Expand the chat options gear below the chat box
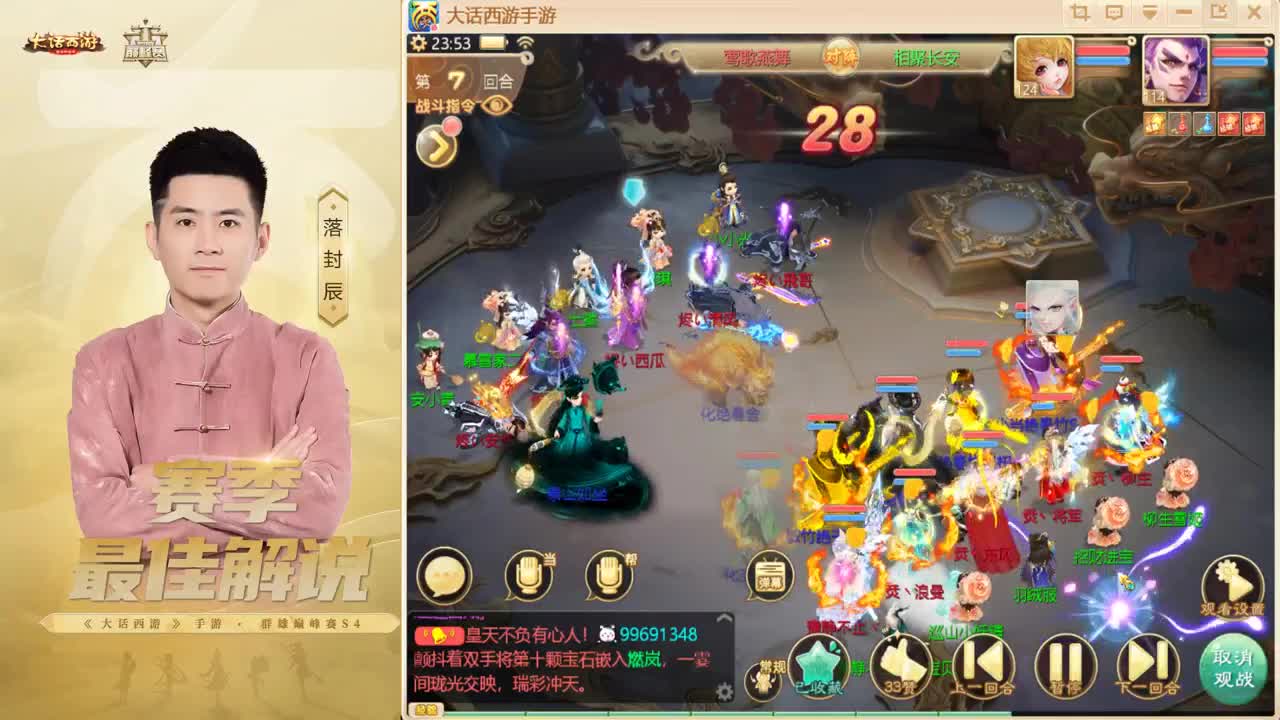Screen dimensions: 1280x720 coord(724,691)
